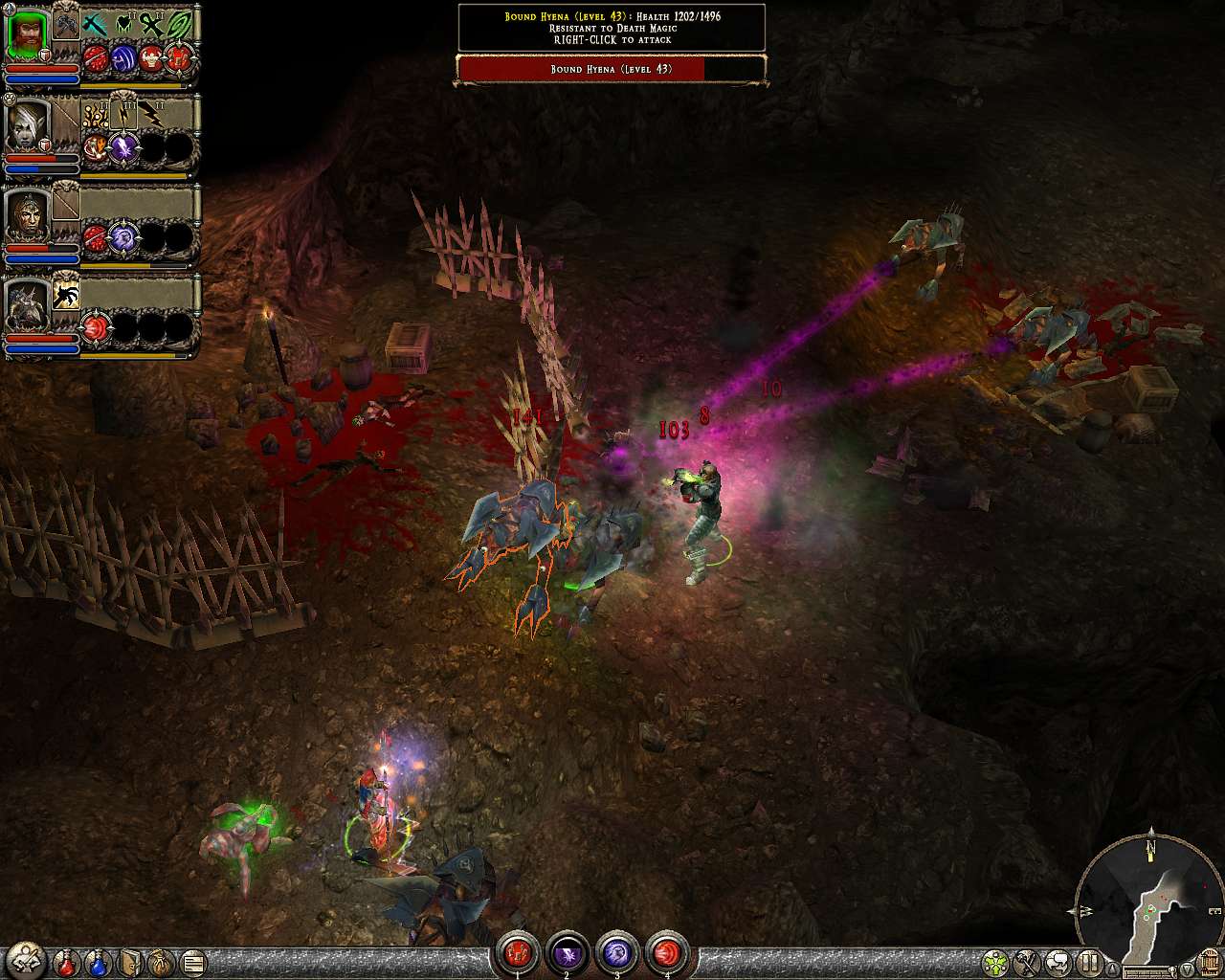This screenshot has width=1225, height=980.
Task: Fire the red orb power in slot 4
Action: pos(666,952)
